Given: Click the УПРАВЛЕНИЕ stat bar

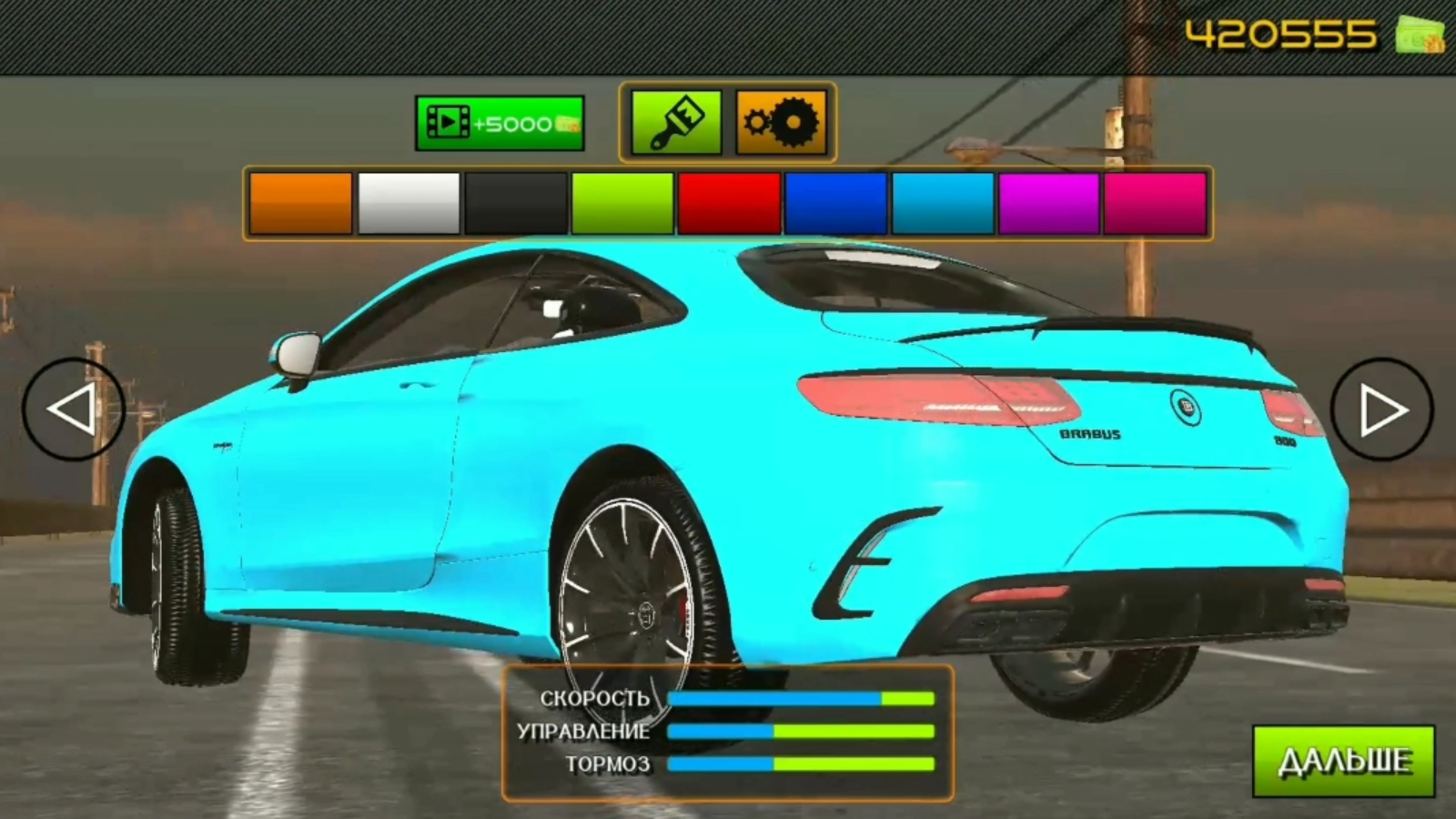Looking at the screenshot, I should click(x=801, y=732).
